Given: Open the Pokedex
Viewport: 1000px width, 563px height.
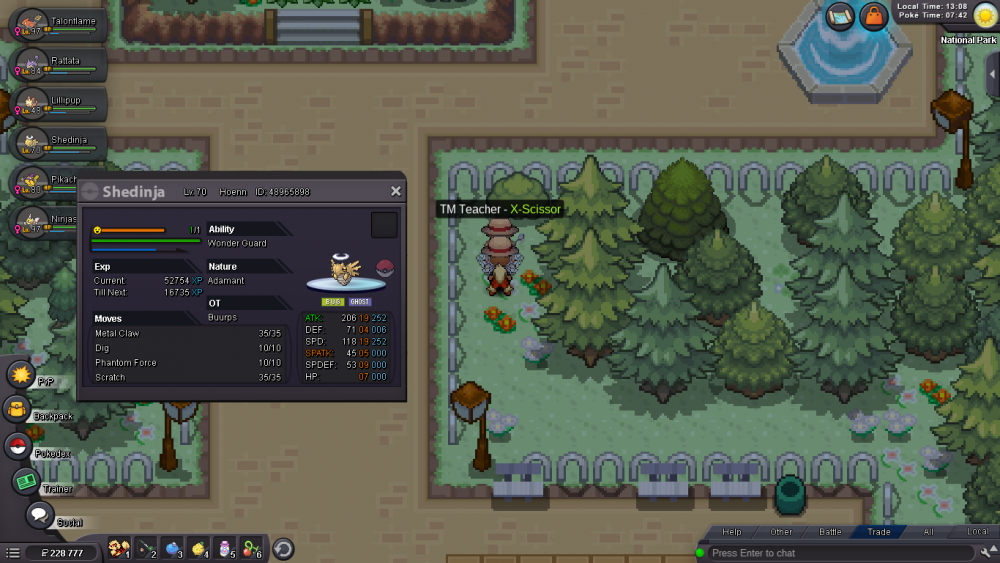Looking at the screenshot, I should point(17,446).
